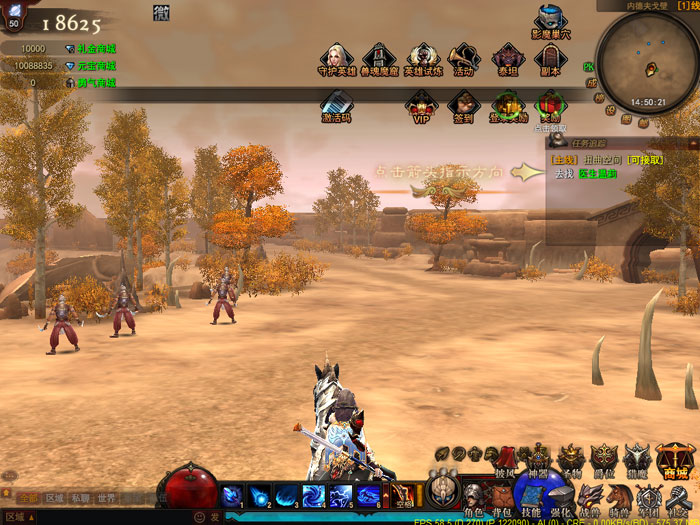The image size is (700, 525).
Task: Open the 签到 daily check-in
Action: pos(463,104)
